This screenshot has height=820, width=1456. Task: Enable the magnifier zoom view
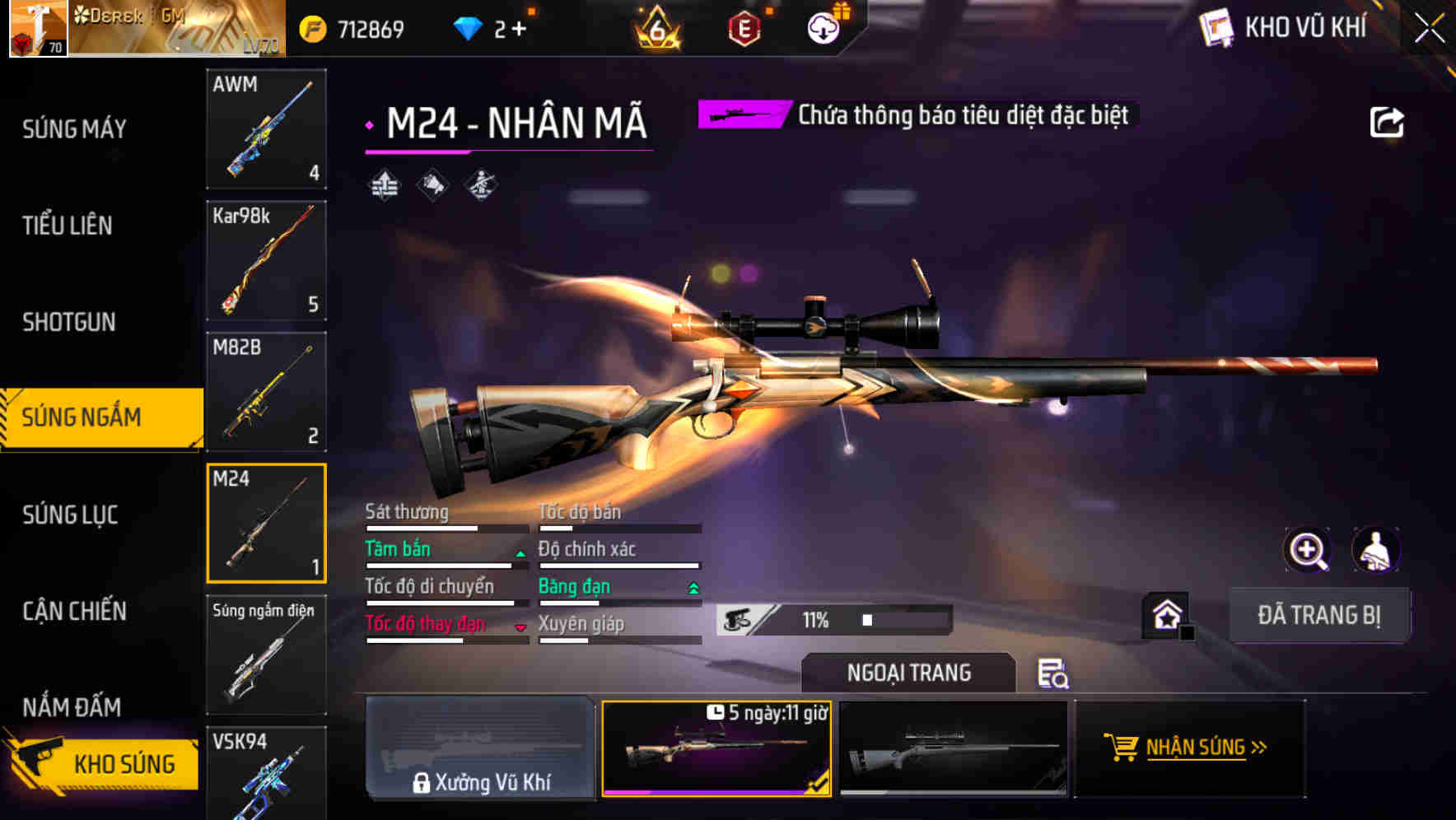pyautogui.click(x=1308, y=550)
